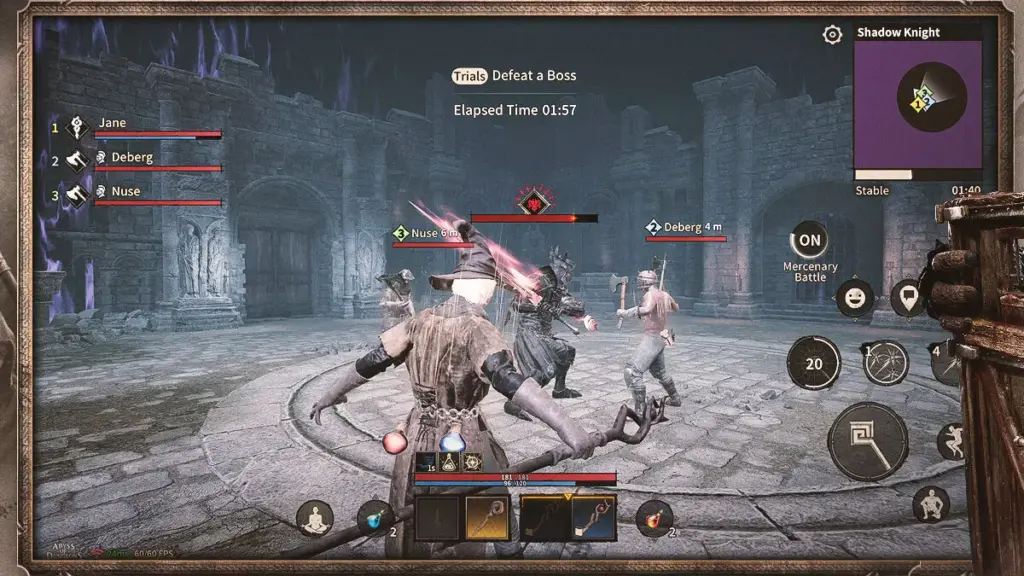Use the radial burst skill numbered 1
This screenshot has height=576, width=1024.
(x=885, y=362)
